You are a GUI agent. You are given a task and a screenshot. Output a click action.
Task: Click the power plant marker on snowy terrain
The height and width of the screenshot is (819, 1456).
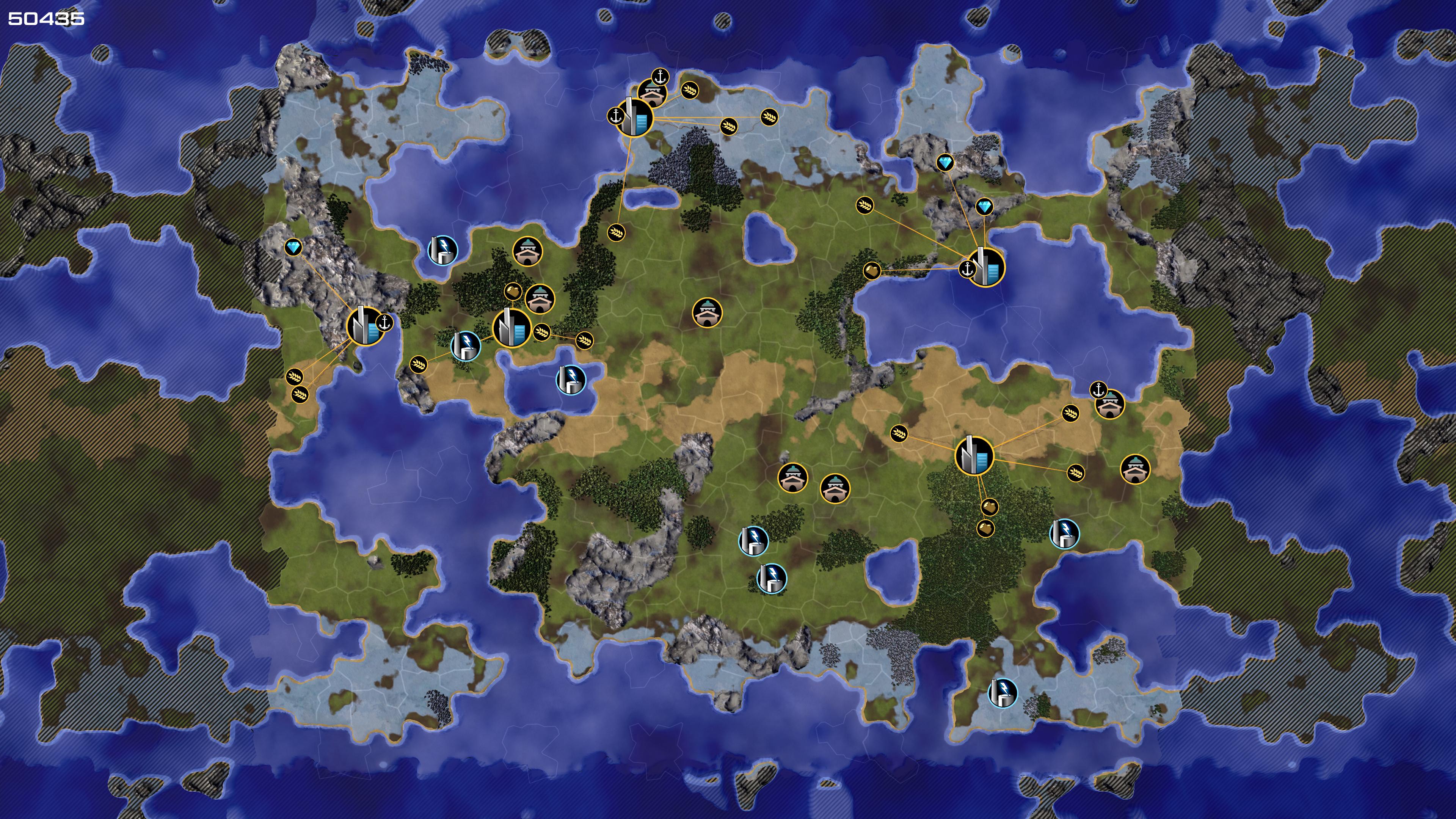[1002, 692]
